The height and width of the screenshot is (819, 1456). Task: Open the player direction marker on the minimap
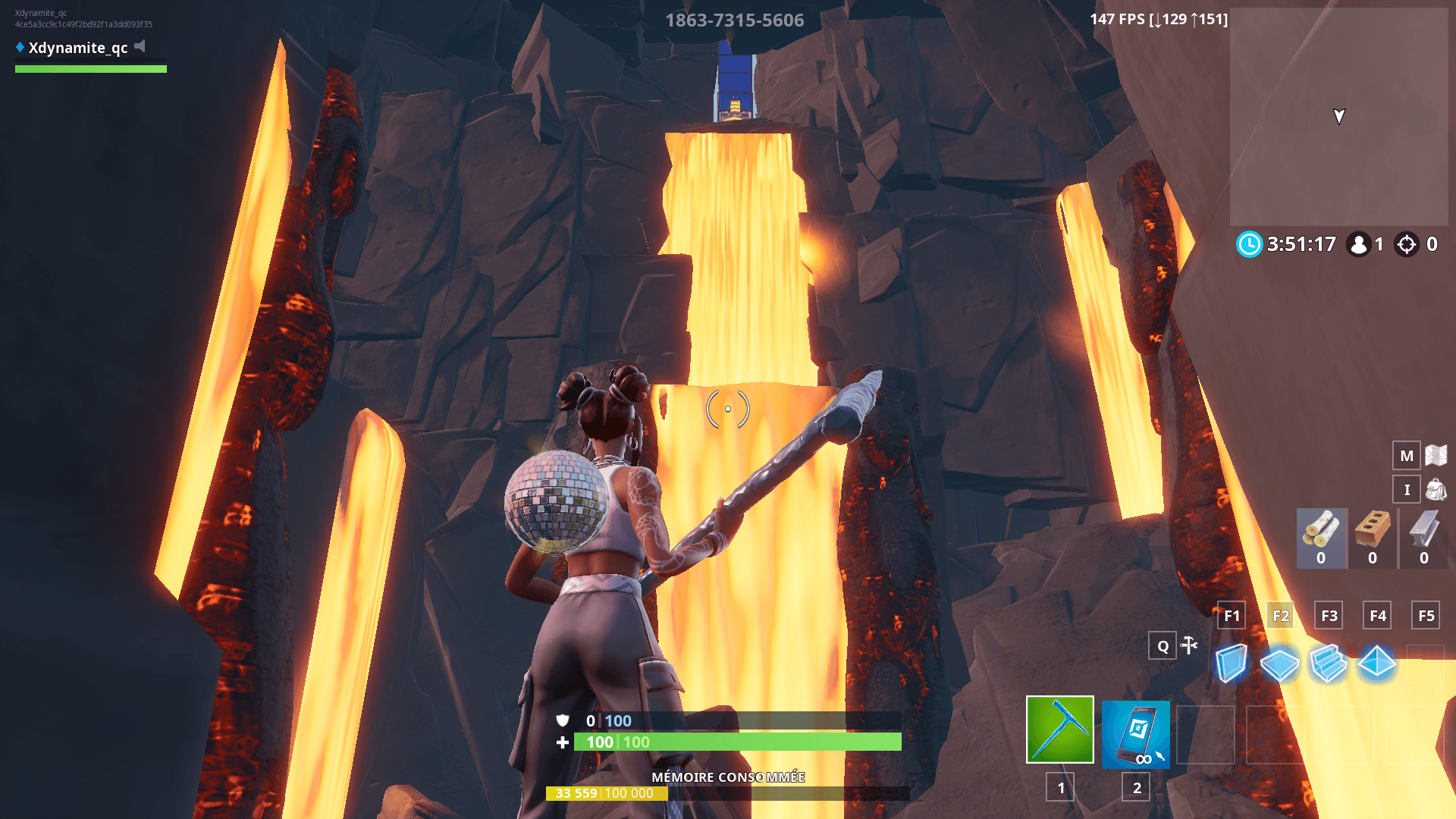[x=1338, y=117]
